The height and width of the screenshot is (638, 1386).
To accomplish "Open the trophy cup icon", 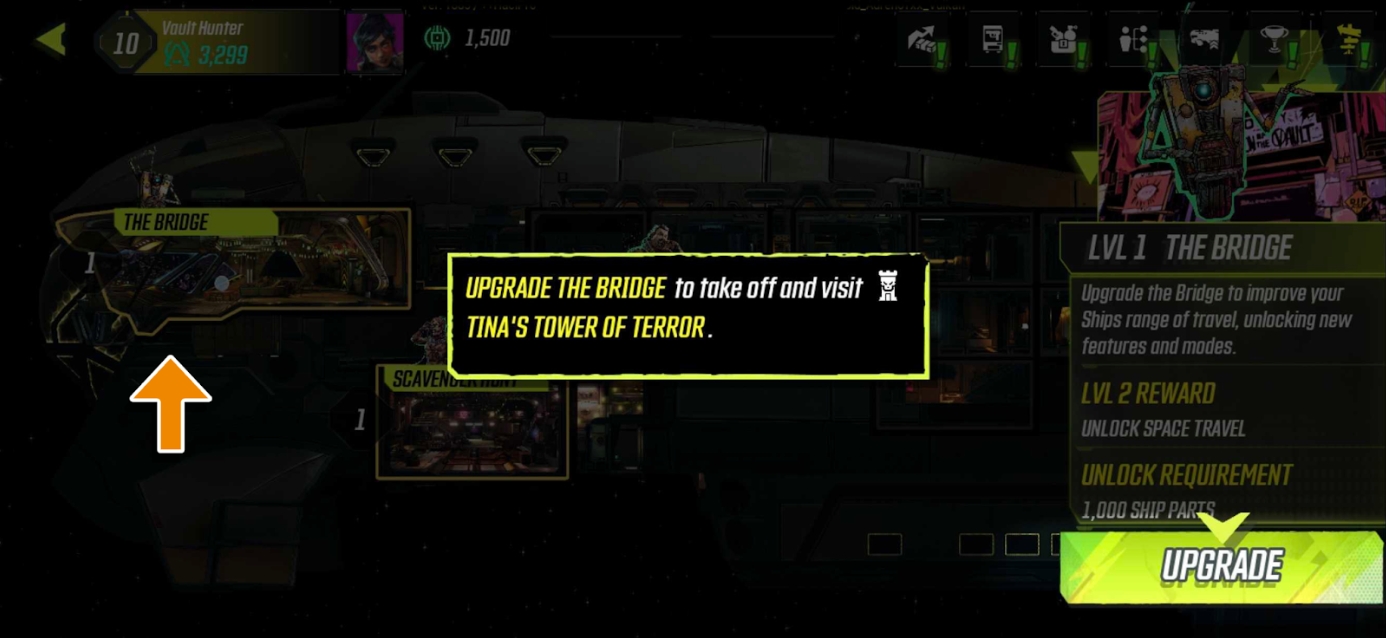I will point(1275,41).
